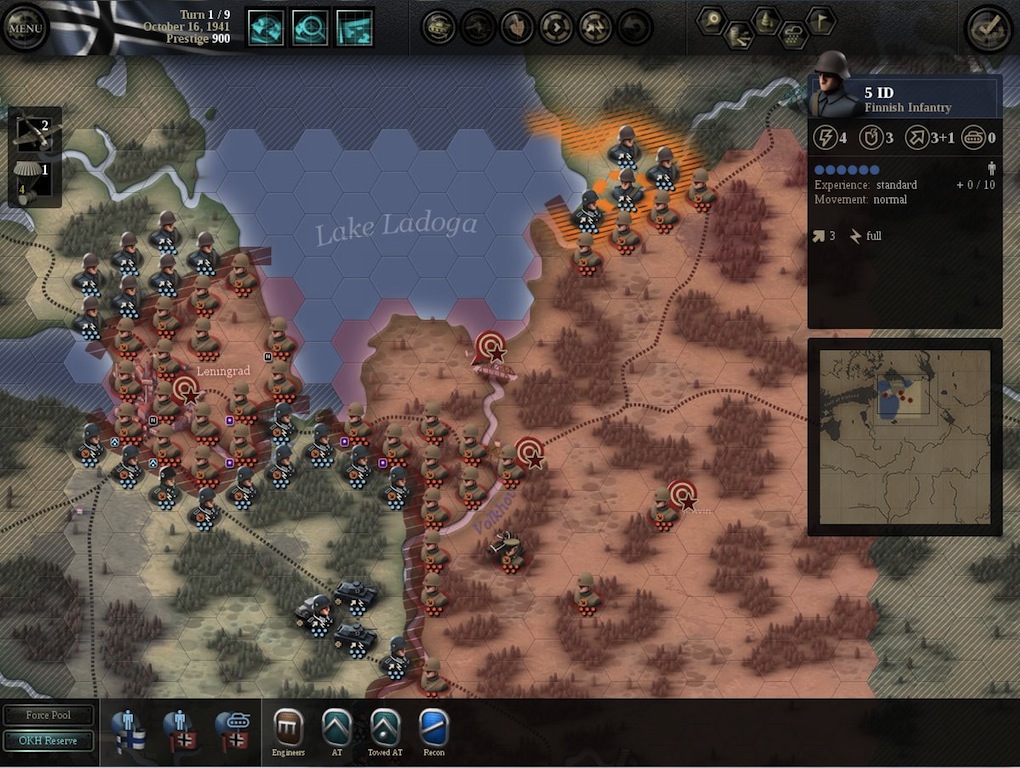Image resolution: width=1020 pixels, height=768 pixels.
Task: Toggle the flag hex filter icon
Action: point(820,19)
